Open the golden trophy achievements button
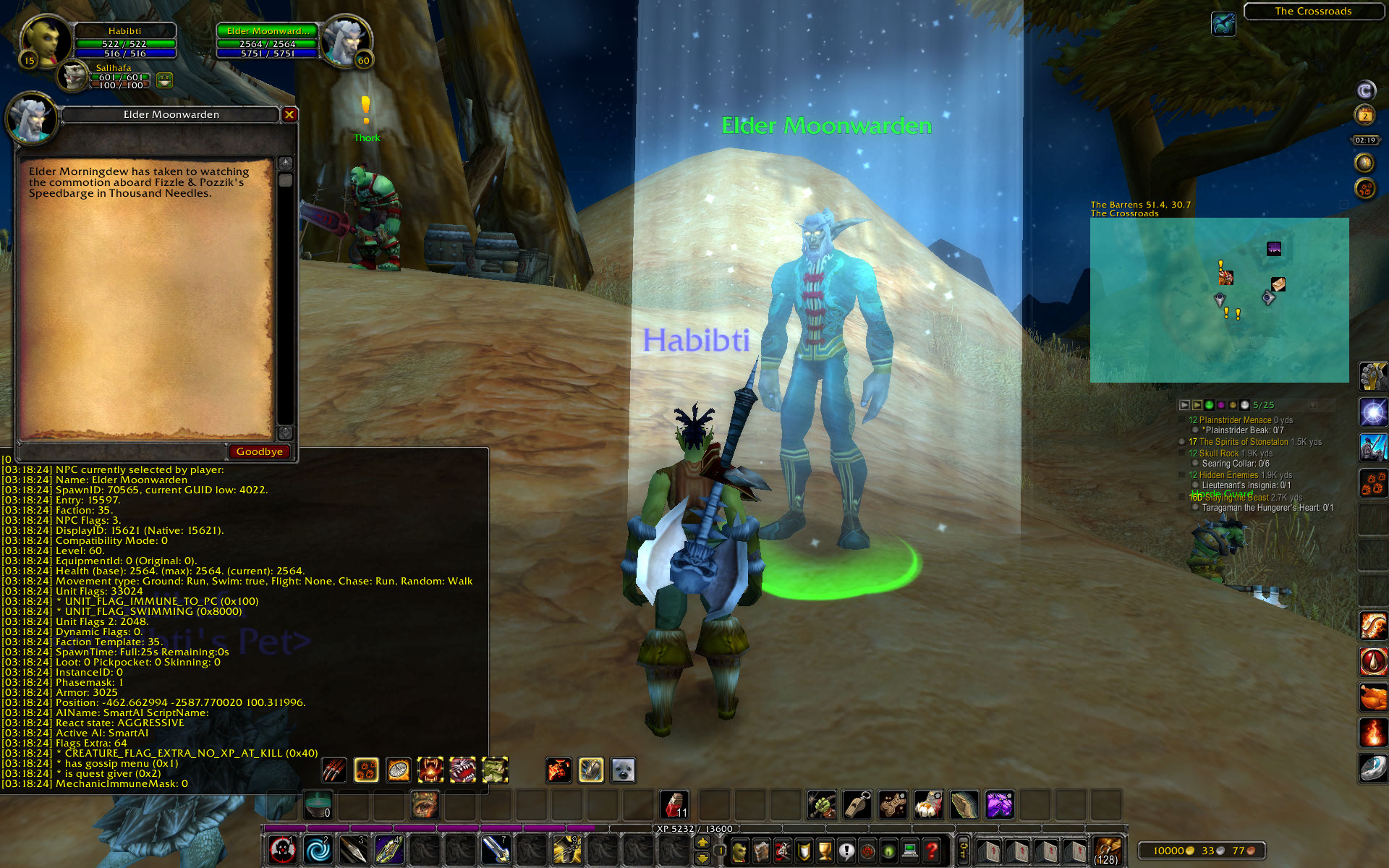This screenshot has width=1389, height=868. 825,851
